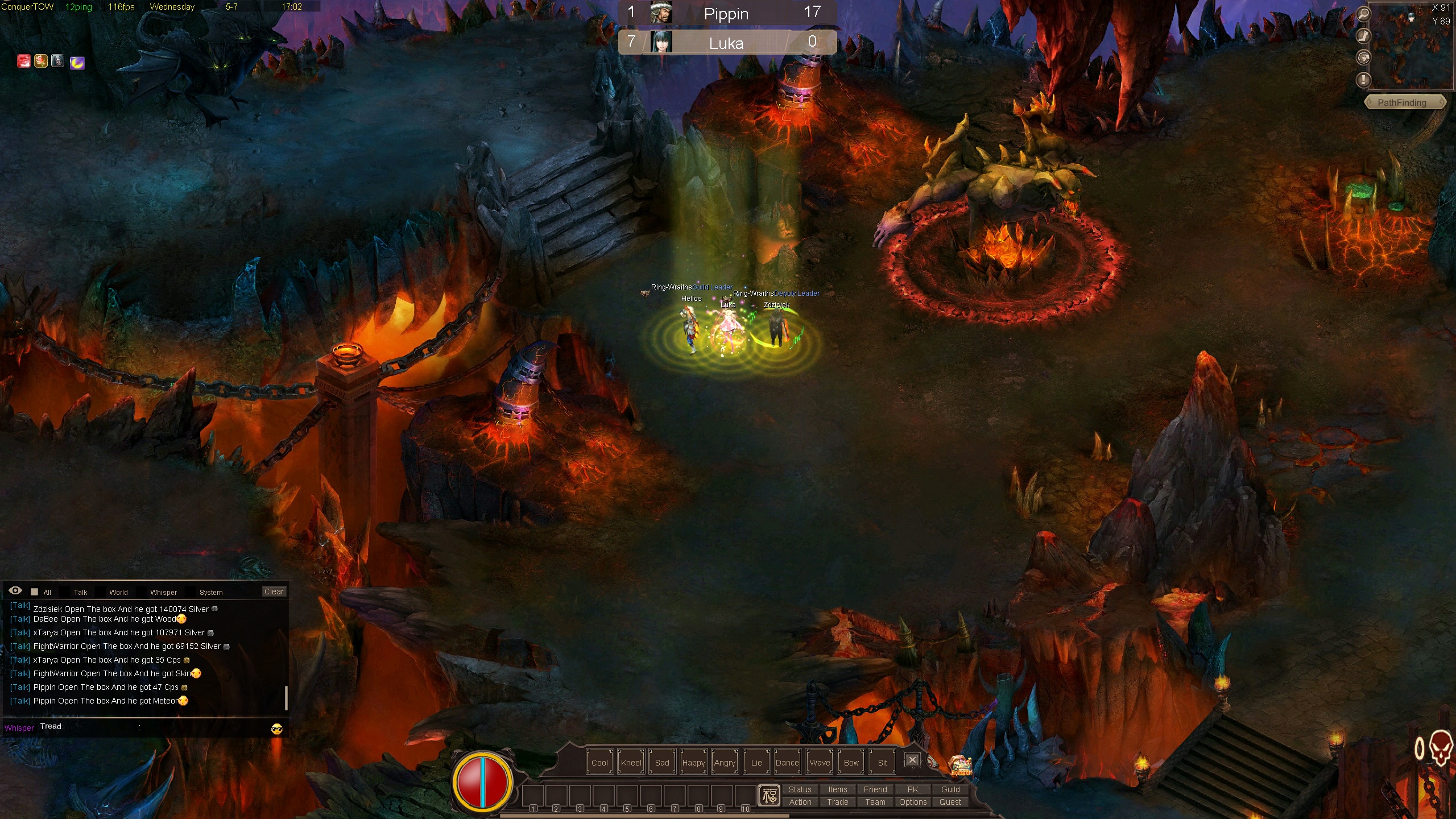Open the world map globe icon
Viewport: 1456px width, 819px height.
1363,57
